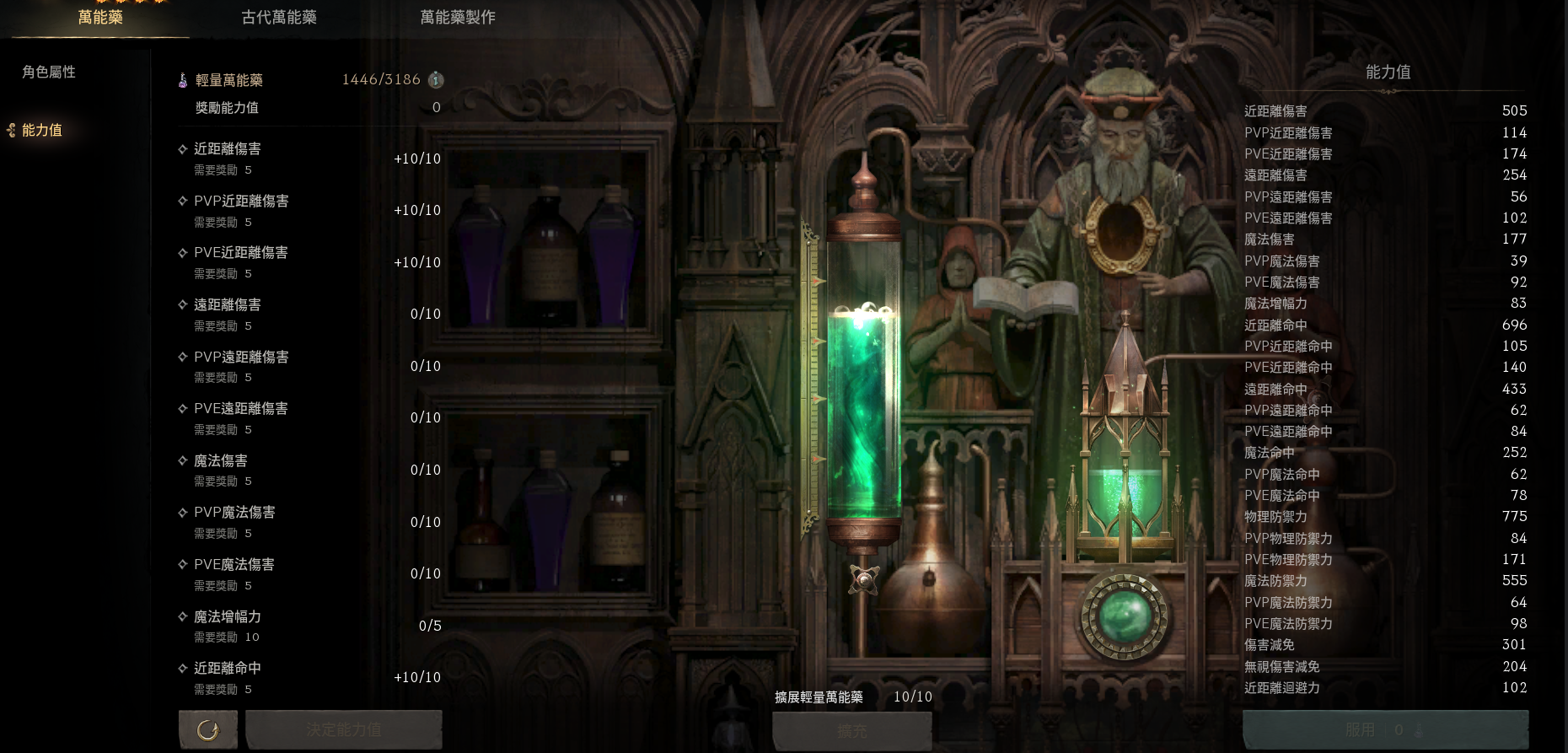
Task: Switch to the 萬能藥 tab
Action: pyautogui.click(x=100, y=18)
